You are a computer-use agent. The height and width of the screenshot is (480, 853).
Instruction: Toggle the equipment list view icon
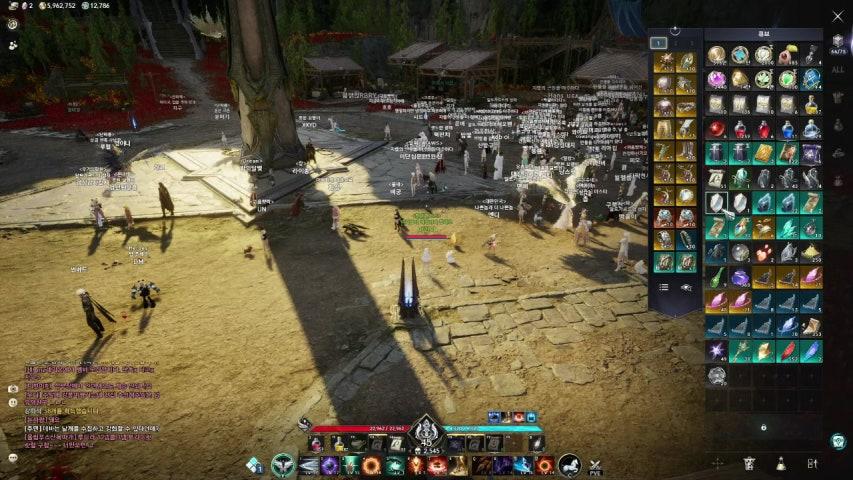point(663,287)
